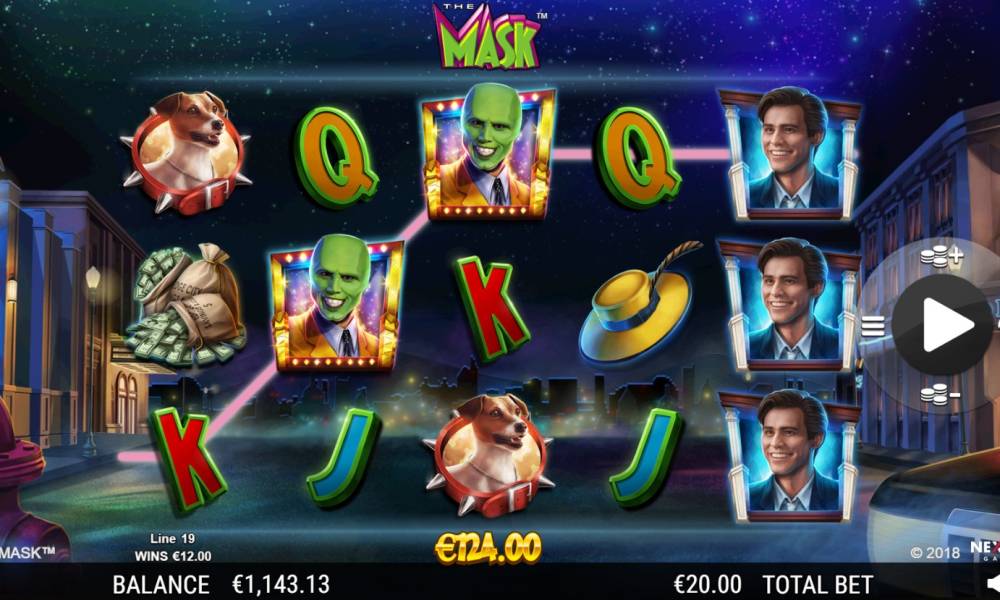Toggle the sound speaker icon
Screen dimensions: 1000x600
[x=993, y=582]
